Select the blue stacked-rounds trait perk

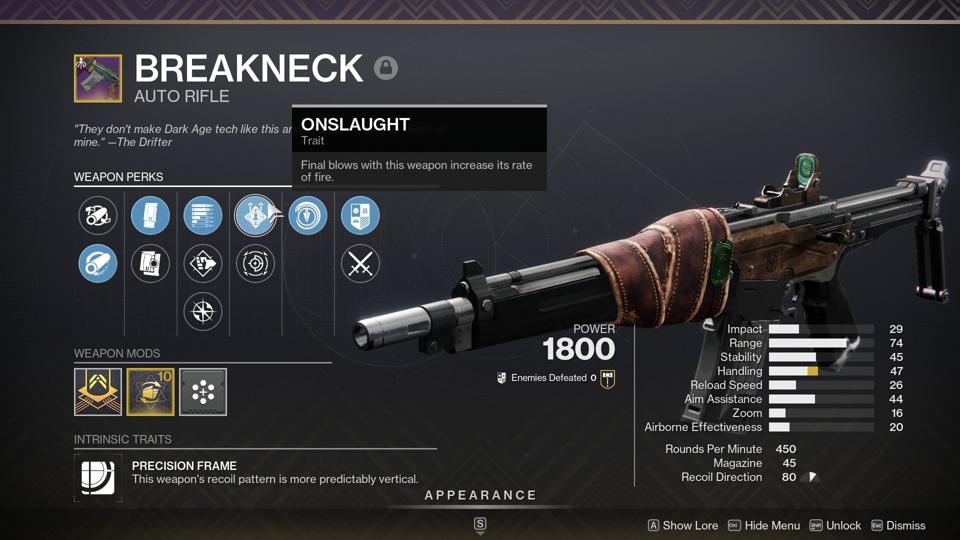[203, 215]
